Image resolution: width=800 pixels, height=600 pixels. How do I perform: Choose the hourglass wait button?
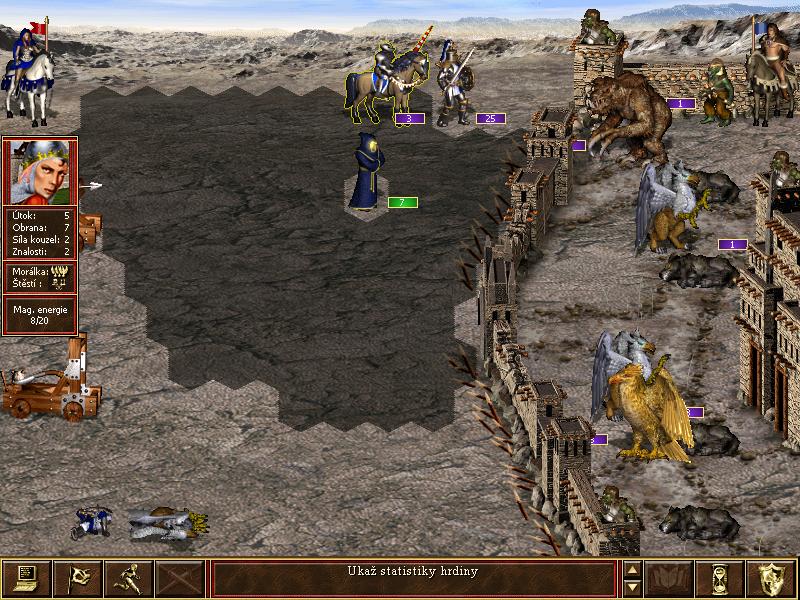coord(720,578)
